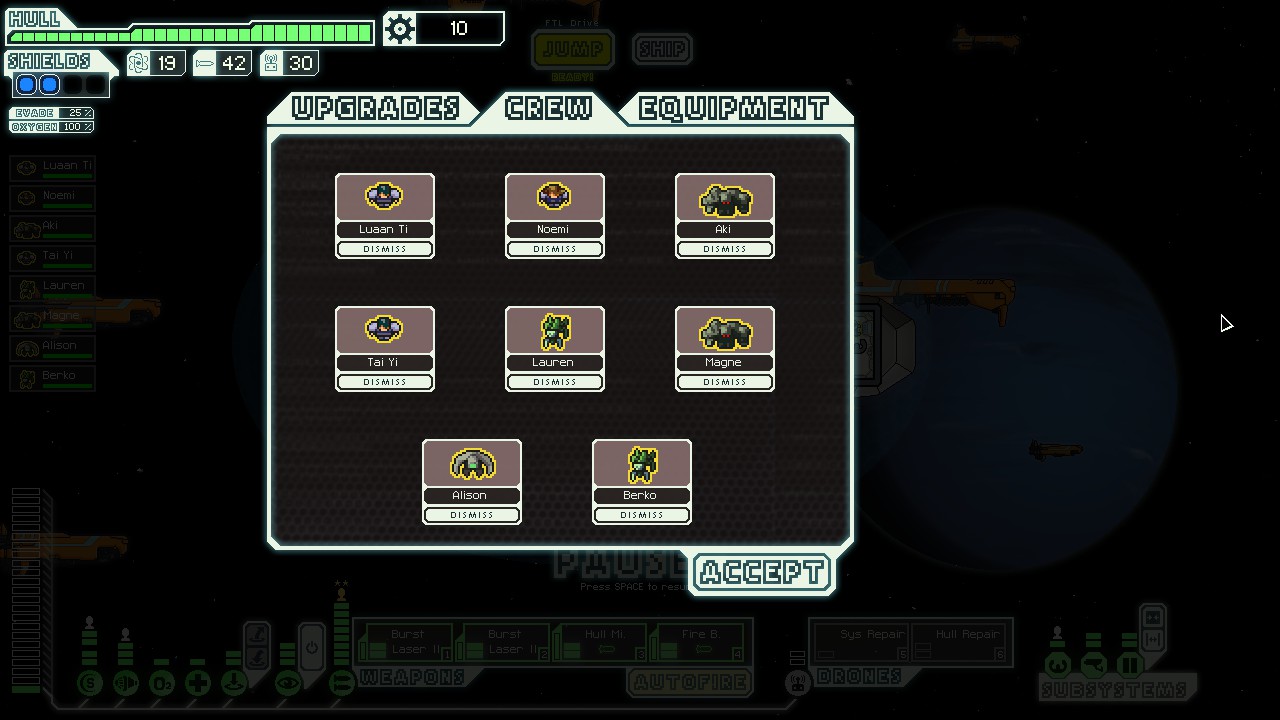Click Lauren's name label to rename
1280x720 pixels.
pyautogui.click(x=554, y=362)
